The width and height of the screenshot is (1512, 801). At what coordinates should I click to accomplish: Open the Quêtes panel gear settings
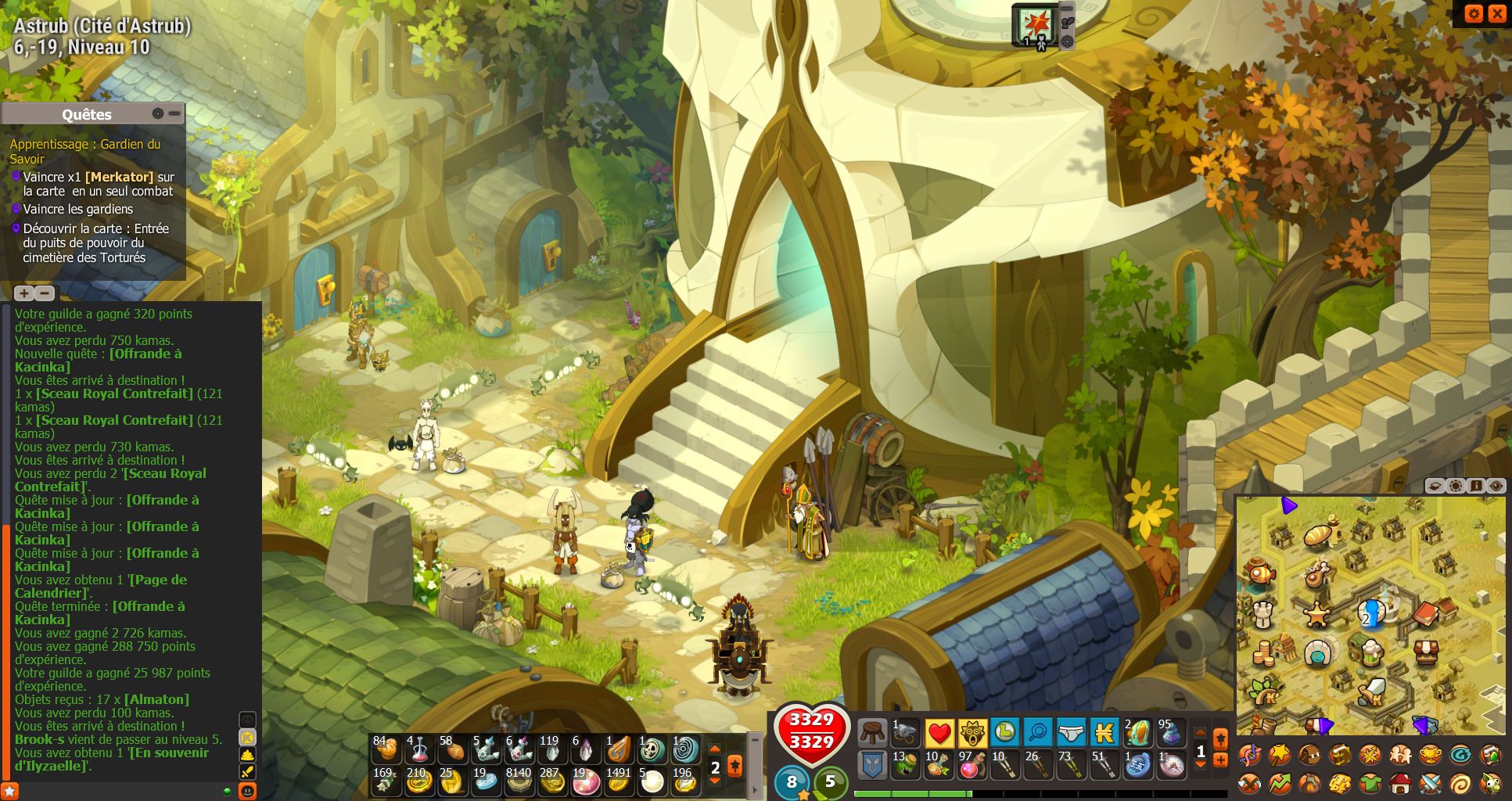[x=158, y=114]
